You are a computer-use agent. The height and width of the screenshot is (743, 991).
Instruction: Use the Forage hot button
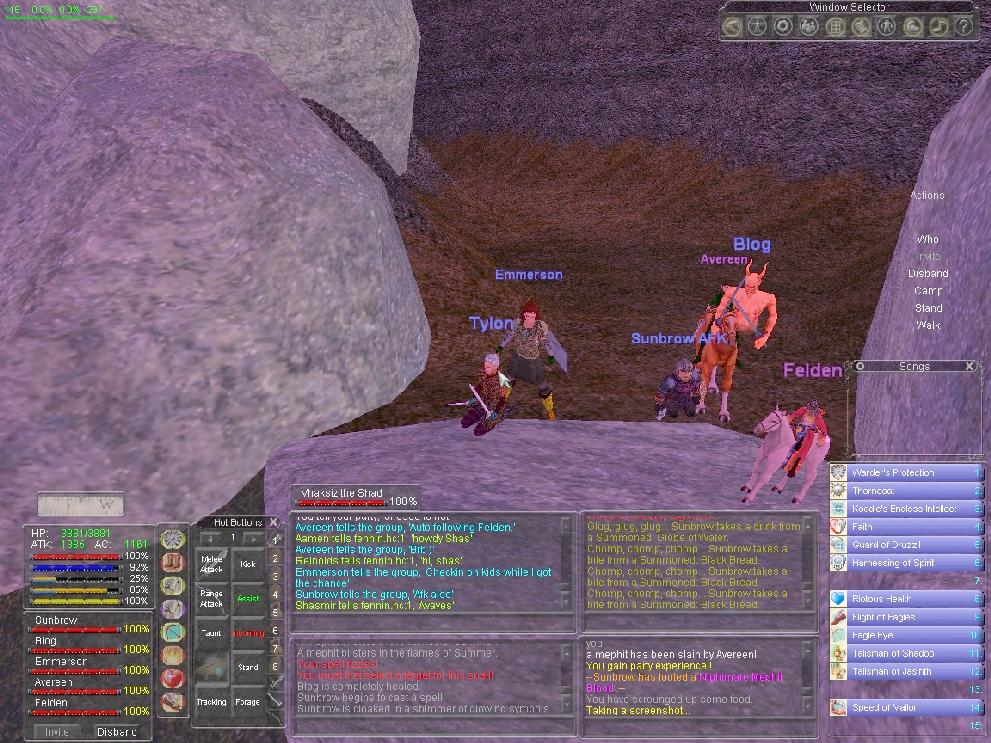[x=248, y=701]
